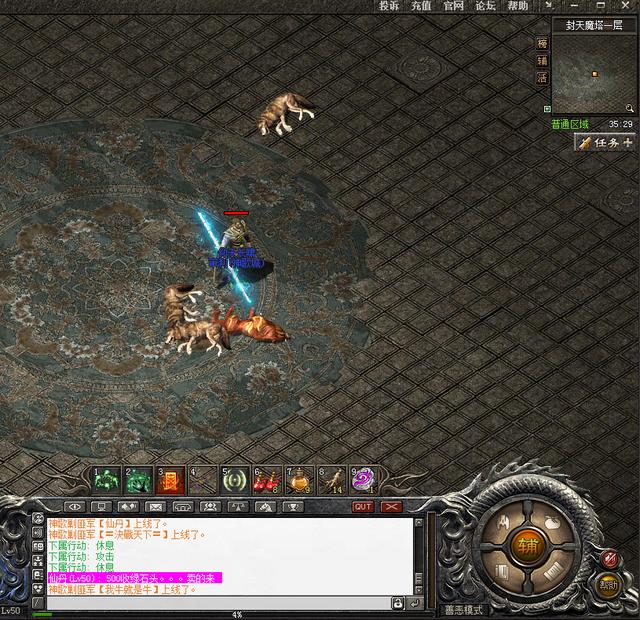Click the red QUT button above chat
Image resolution: width=640 pixels, height=620 pixels.
363,507
